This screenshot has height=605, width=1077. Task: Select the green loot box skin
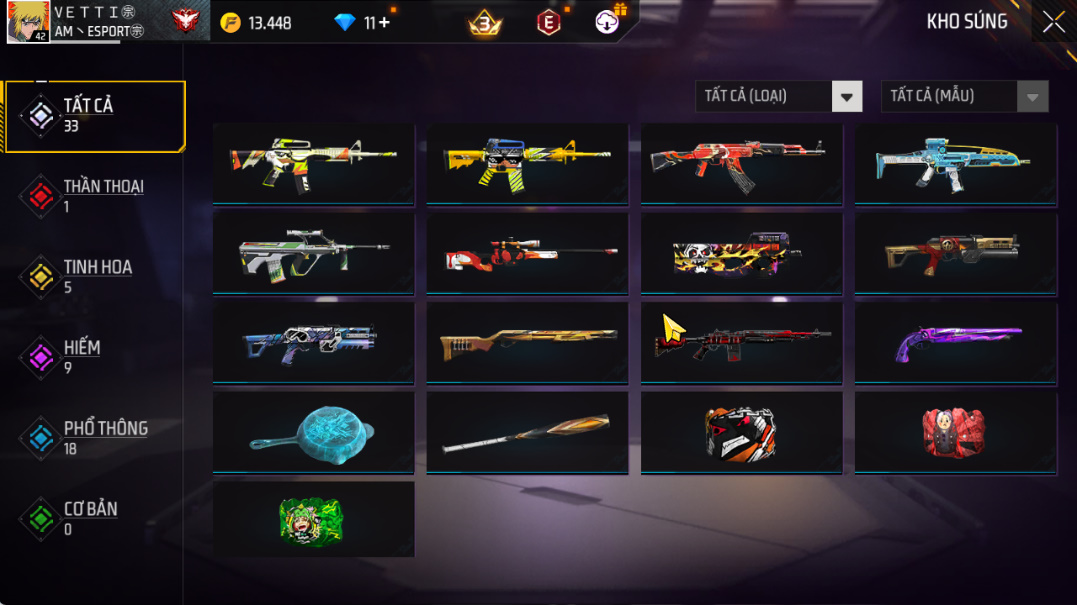tap(313, 520)
